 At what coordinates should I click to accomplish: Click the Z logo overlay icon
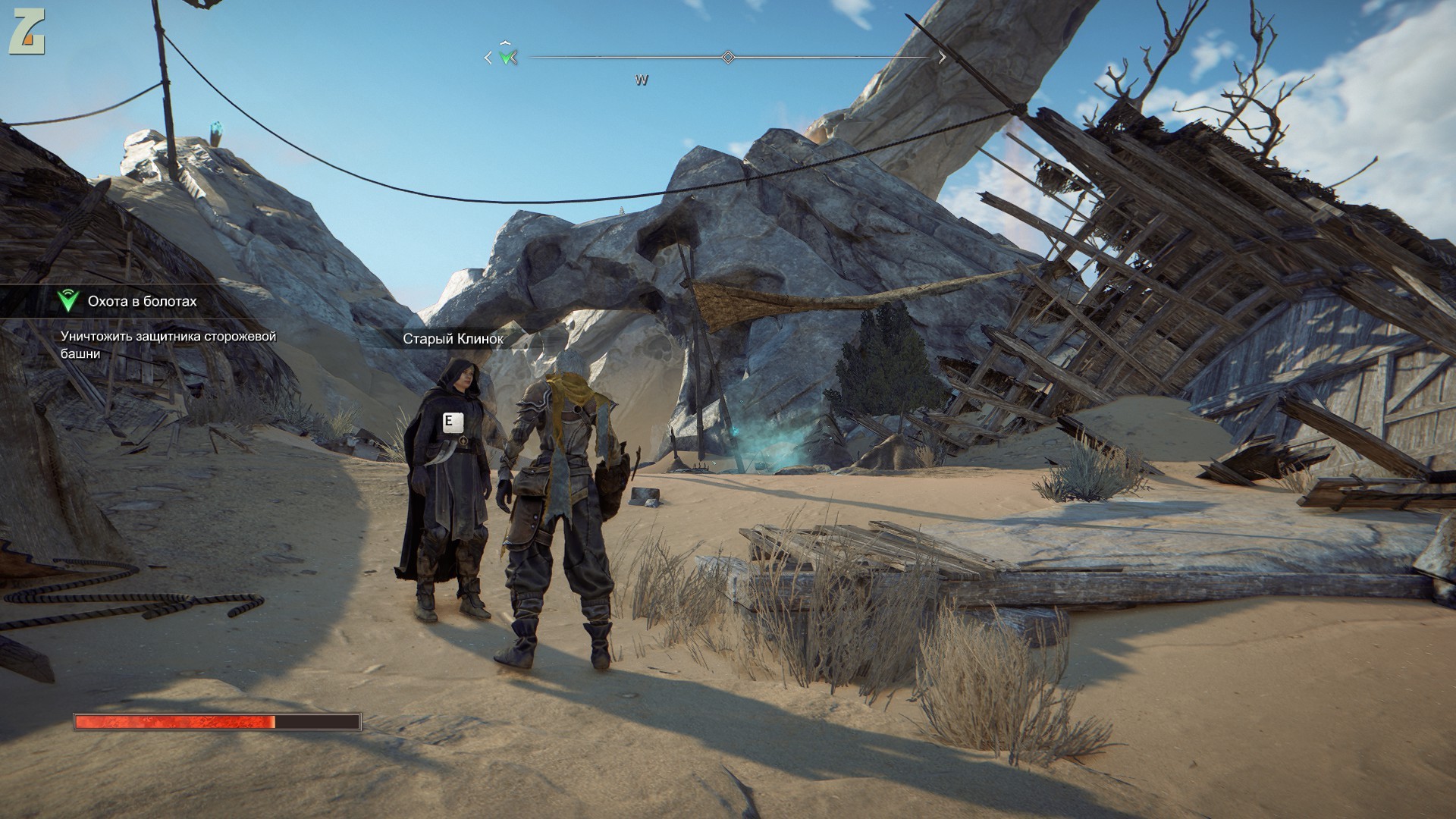click(27, 34)
